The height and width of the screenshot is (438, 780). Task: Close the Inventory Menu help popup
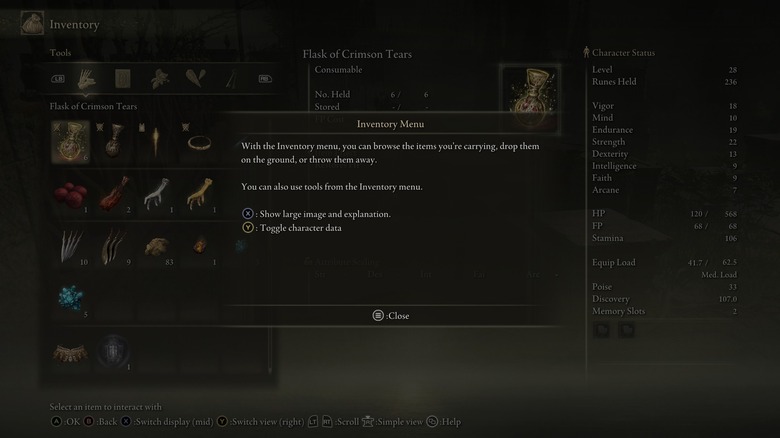(x=391, y=315)
